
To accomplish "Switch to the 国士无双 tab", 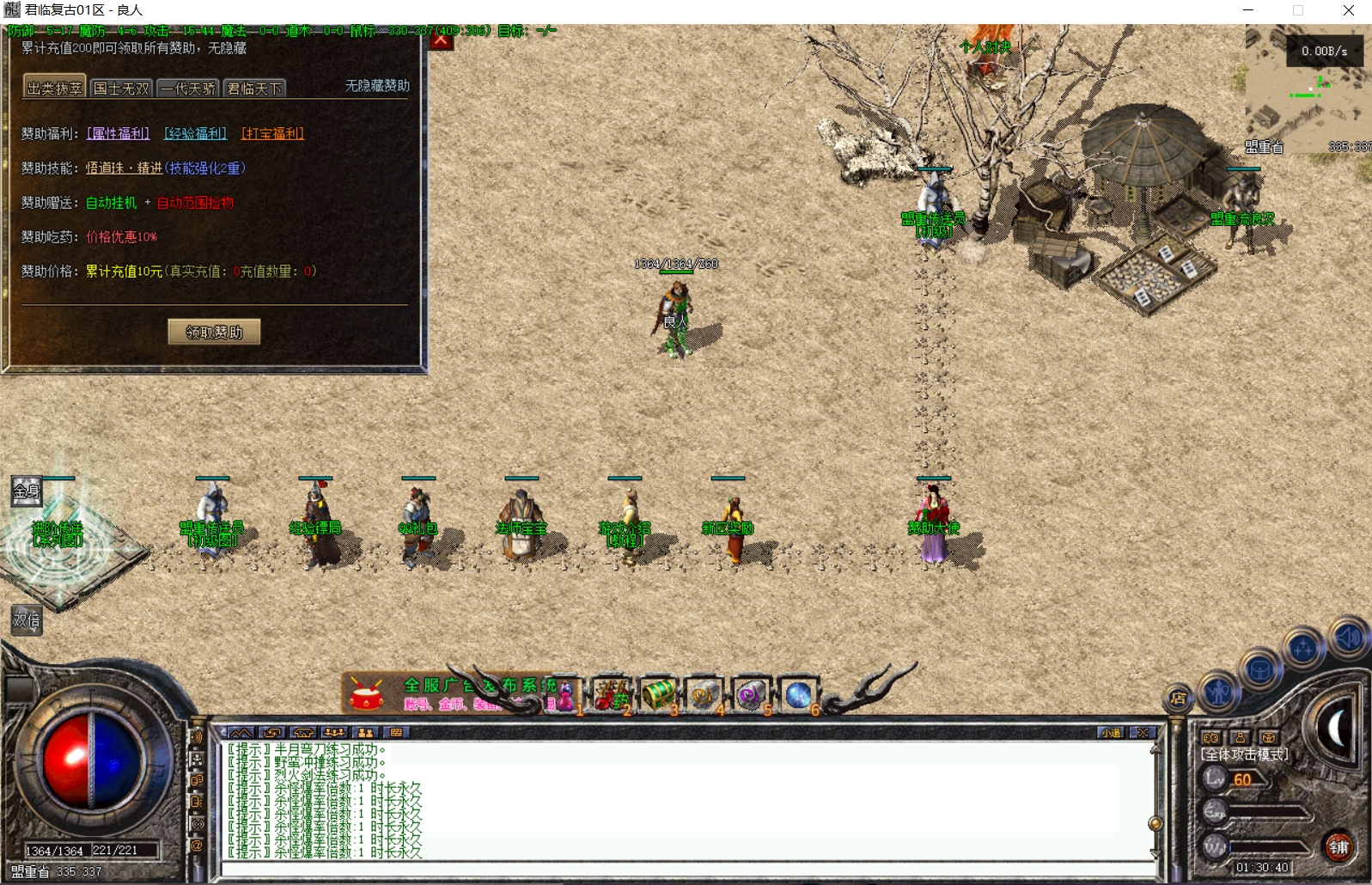I will pos(121,88).
